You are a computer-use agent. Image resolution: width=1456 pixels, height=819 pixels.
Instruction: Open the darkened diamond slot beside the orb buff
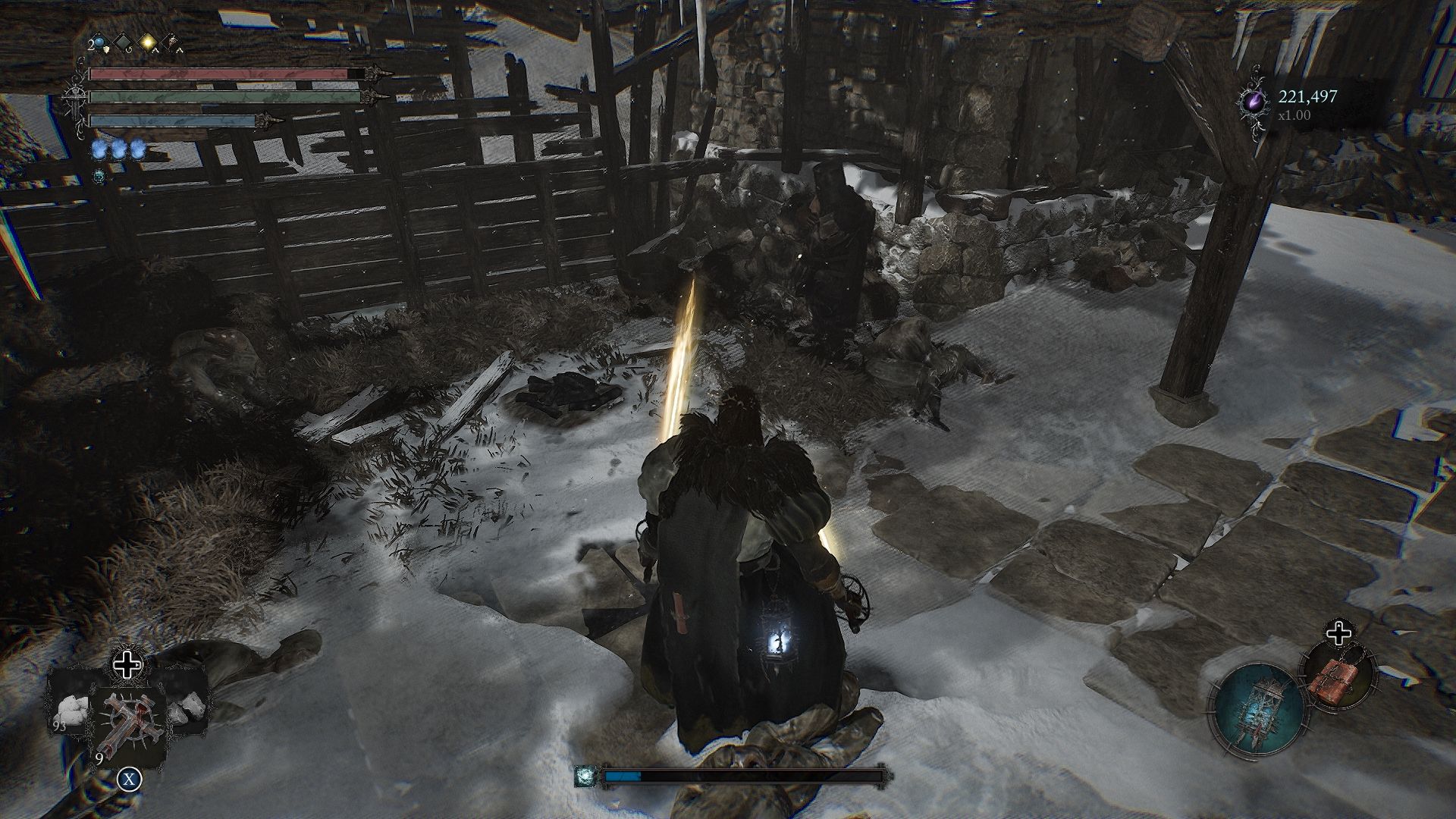click(124, 42)
